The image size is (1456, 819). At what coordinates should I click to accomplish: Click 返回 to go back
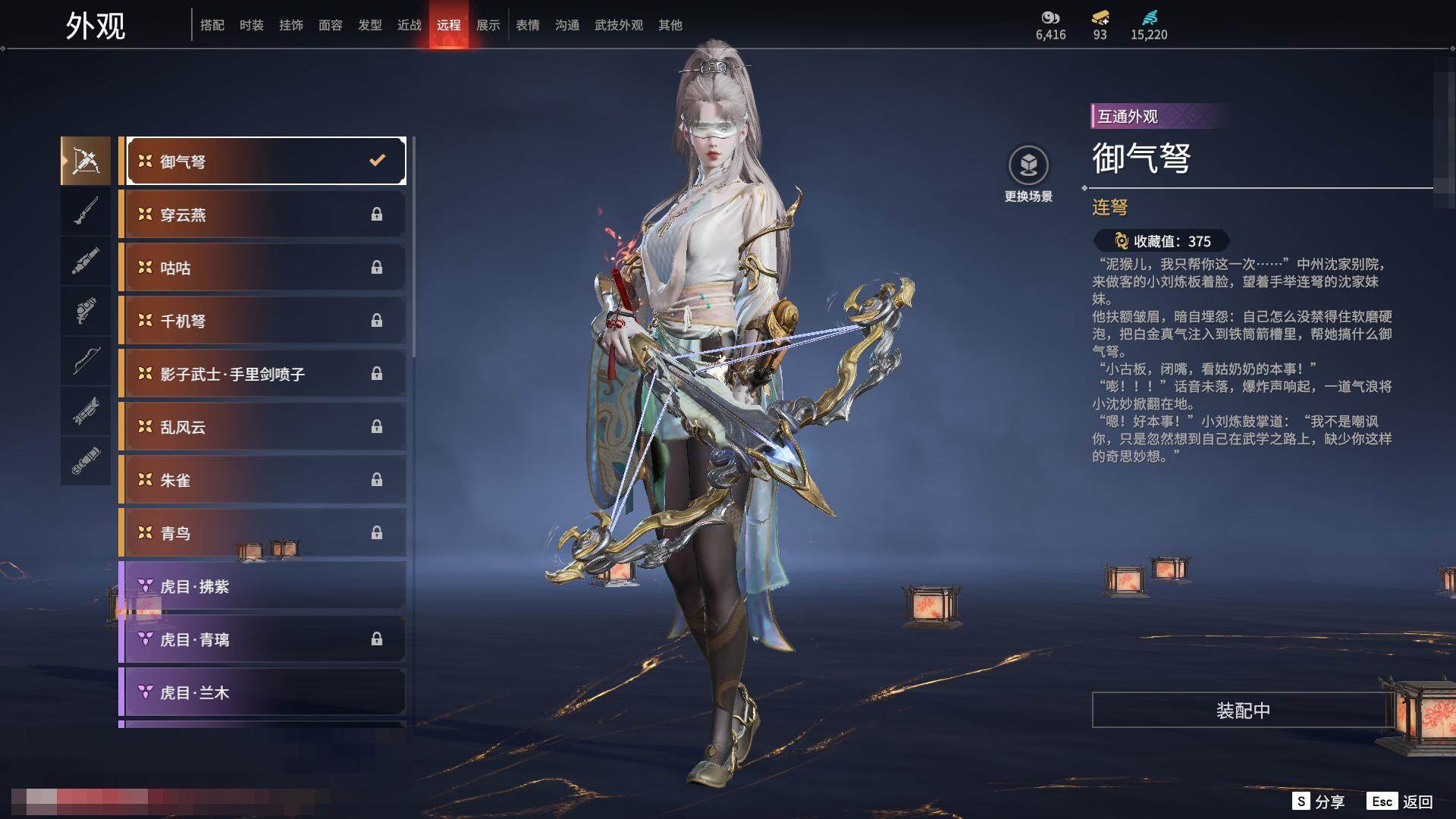1401,802
